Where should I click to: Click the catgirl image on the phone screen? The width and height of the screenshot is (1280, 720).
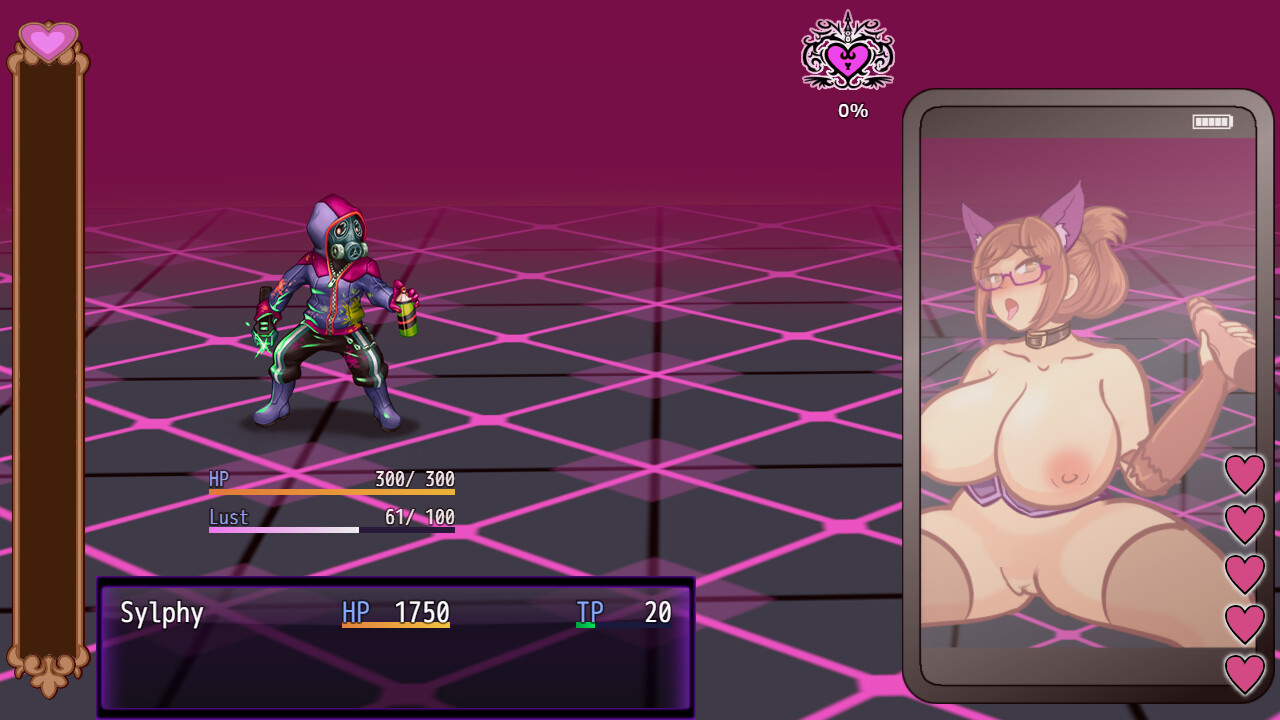click(1070, 400)
